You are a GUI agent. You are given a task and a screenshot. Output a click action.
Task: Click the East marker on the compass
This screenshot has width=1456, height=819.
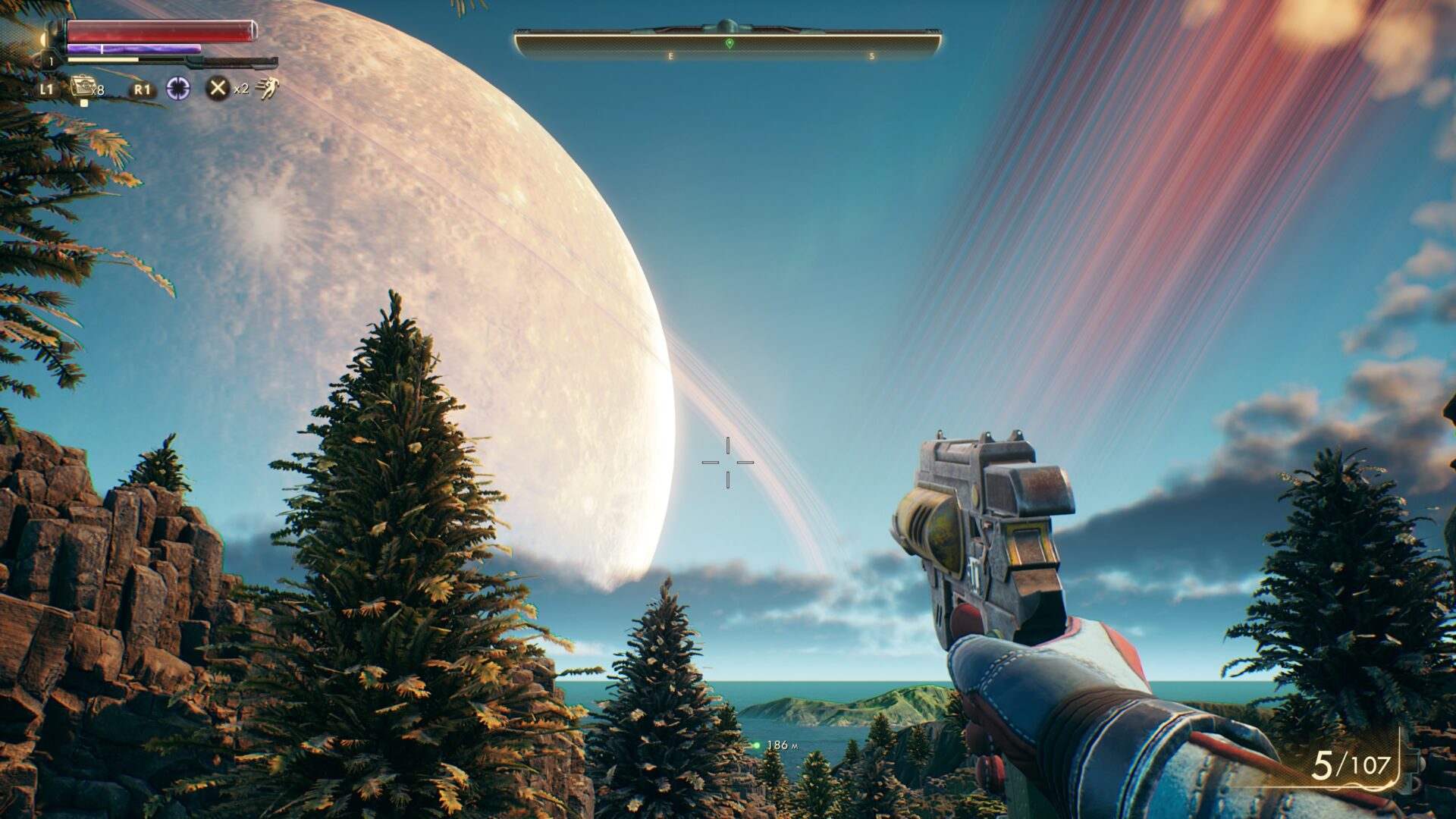[x=670, y=57]
